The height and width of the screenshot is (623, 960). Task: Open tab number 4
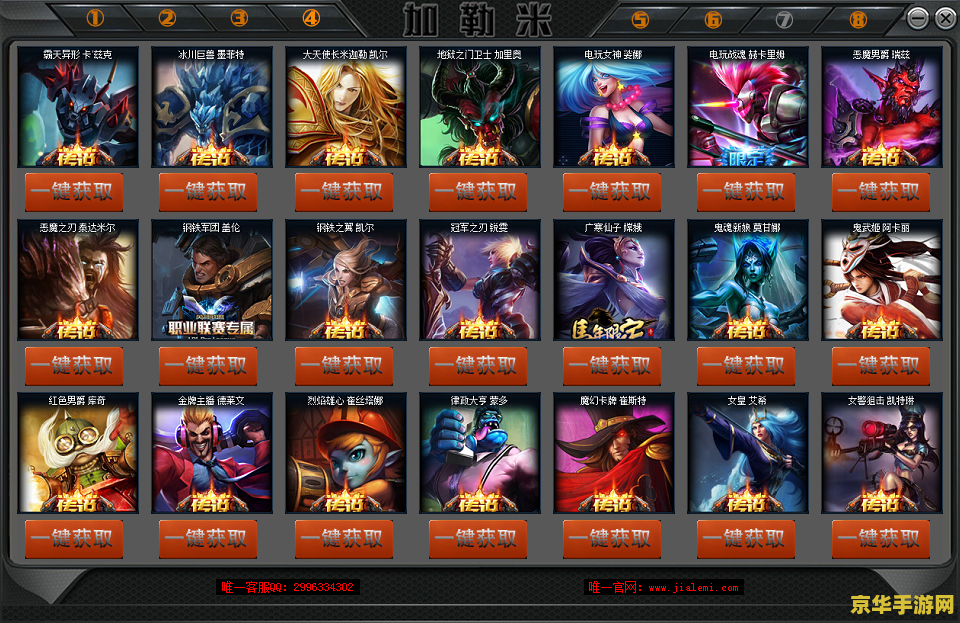pos(311,18)
